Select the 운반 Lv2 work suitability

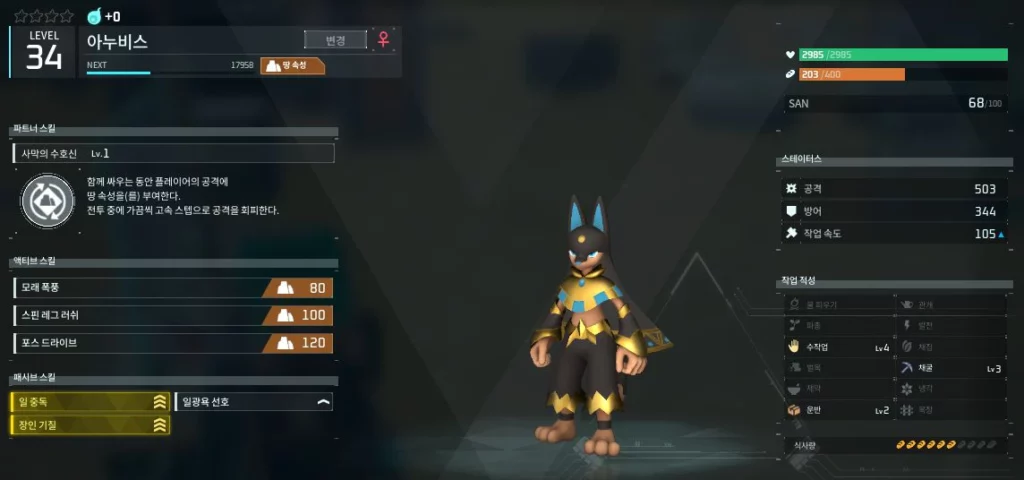click(837, 410)
